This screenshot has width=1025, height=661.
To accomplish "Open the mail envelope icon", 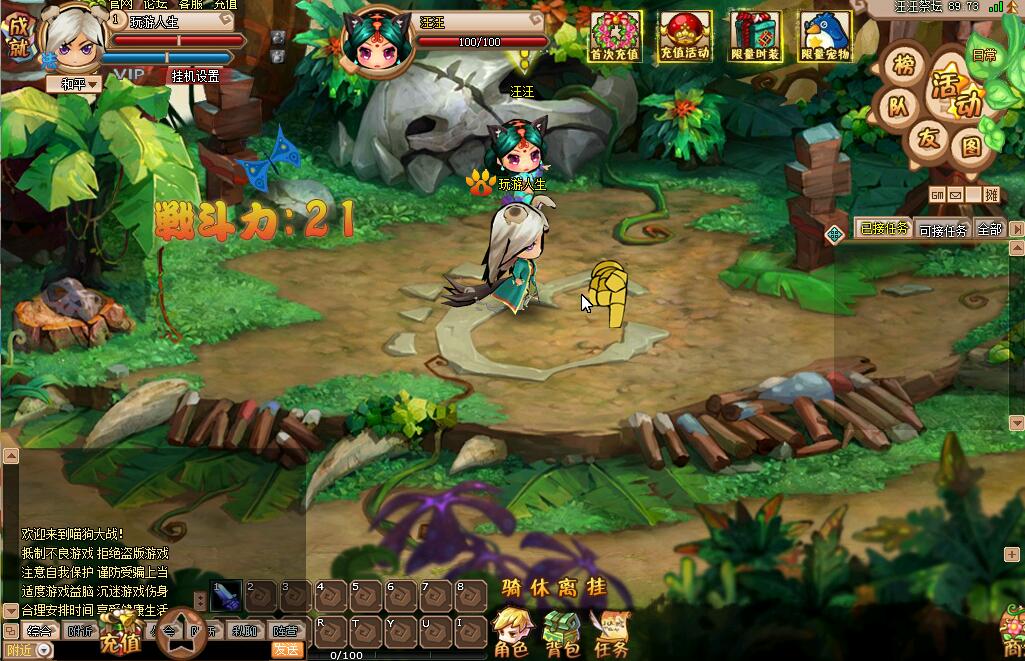I will click(x=957, y=194).
